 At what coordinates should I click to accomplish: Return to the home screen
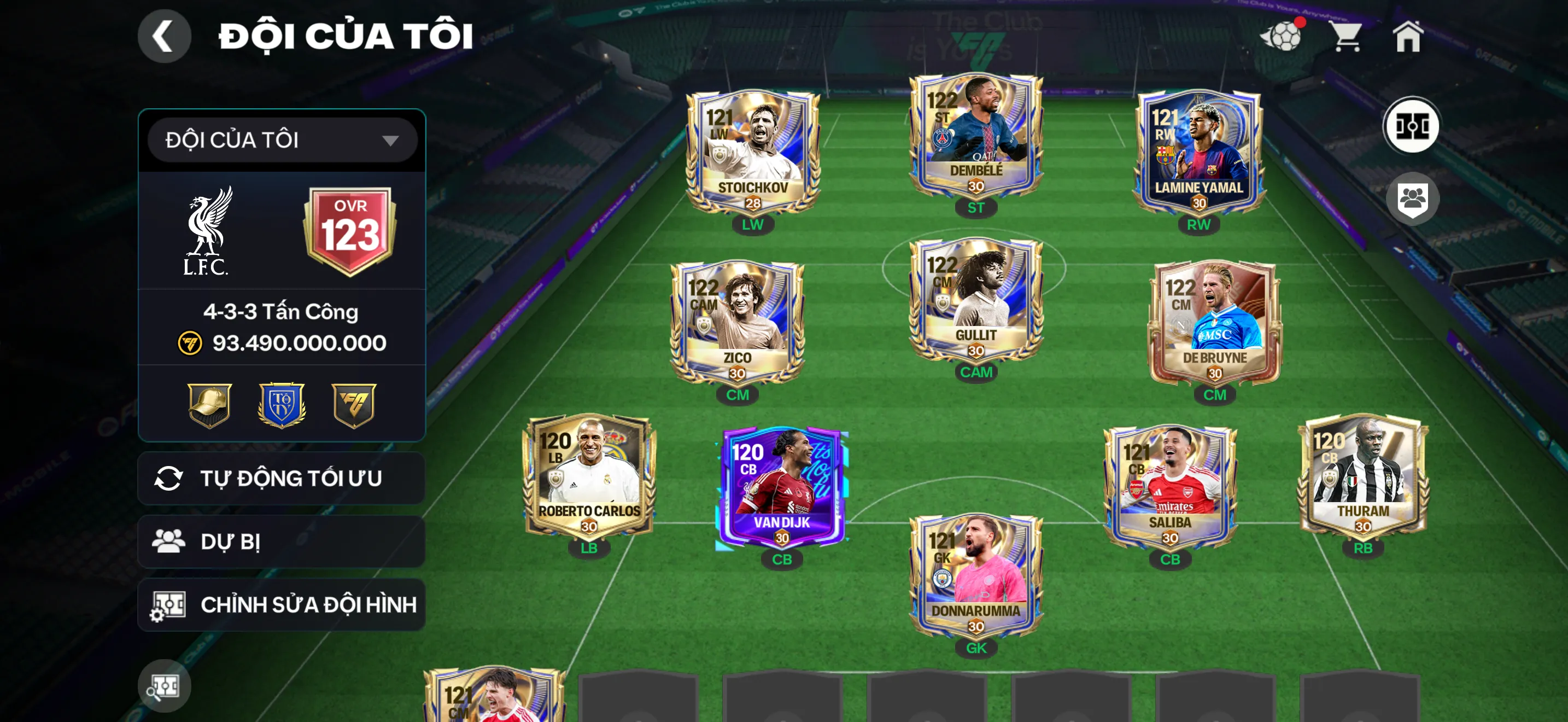click(1407, 37)
